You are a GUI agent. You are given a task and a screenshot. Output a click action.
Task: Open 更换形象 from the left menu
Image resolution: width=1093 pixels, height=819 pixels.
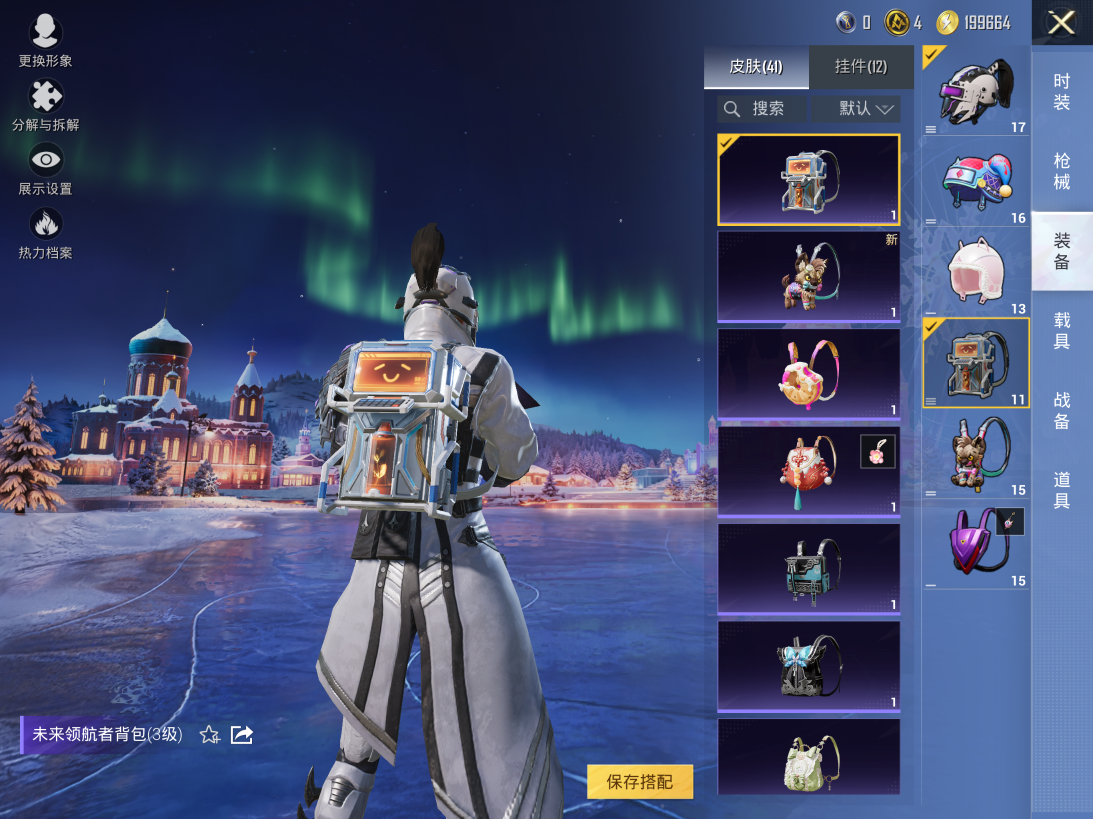tap(45, 42)
